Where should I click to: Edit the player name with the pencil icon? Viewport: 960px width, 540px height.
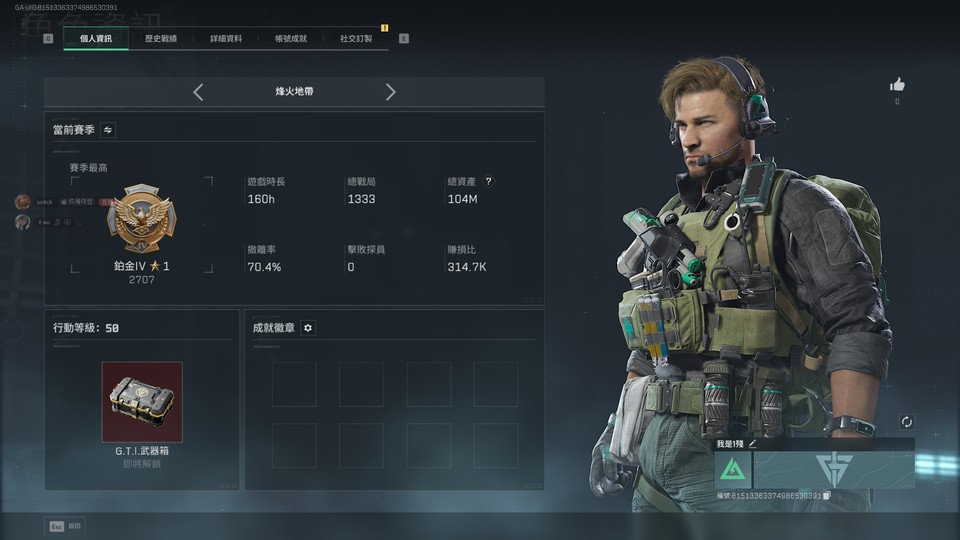coord(752,443)
